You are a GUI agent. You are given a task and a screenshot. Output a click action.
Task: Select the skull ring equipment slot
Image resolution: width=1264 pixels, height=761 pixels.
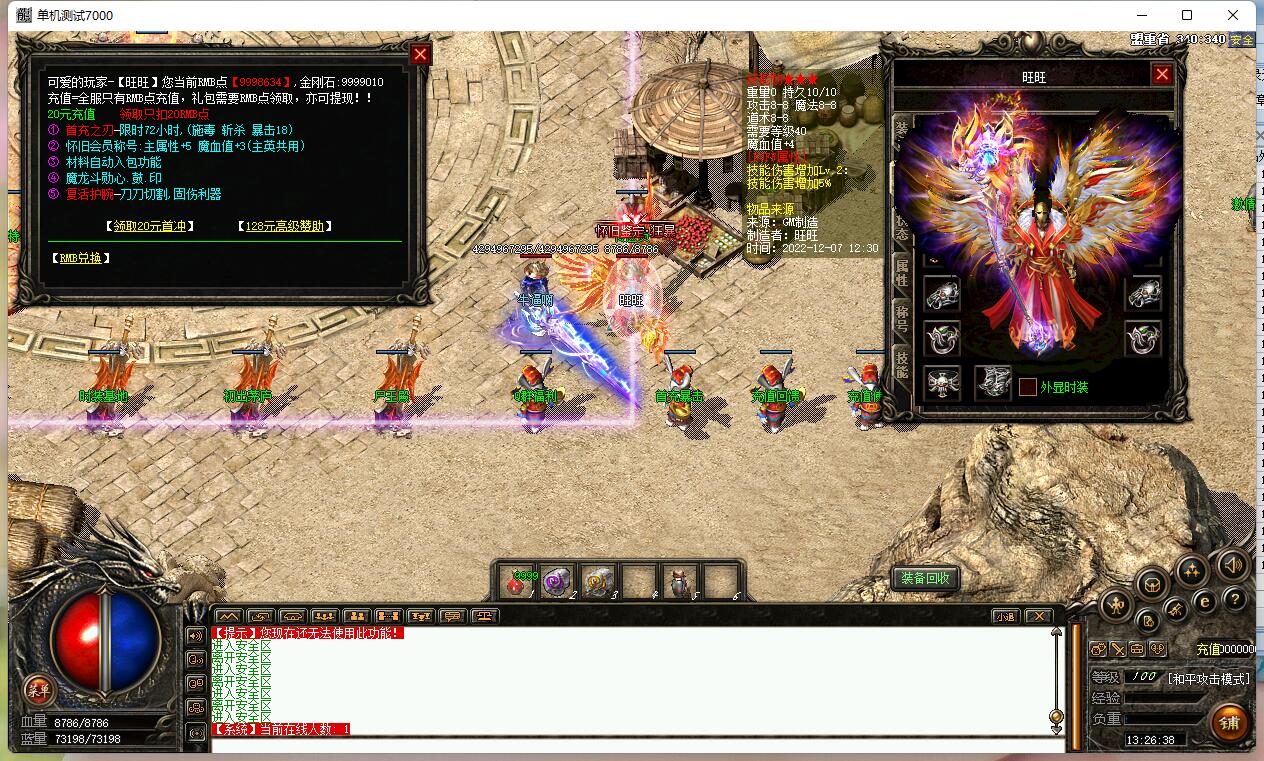942,382
